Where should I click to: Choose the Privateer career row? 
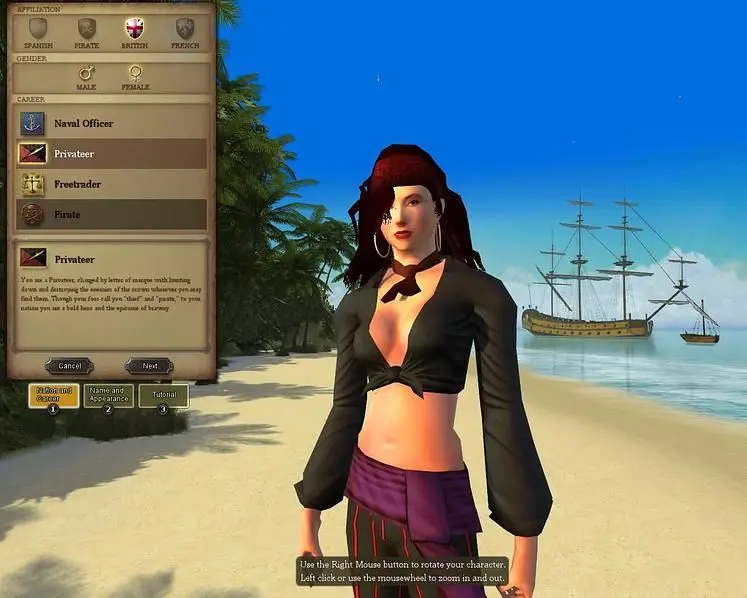(x=112, y=154)
